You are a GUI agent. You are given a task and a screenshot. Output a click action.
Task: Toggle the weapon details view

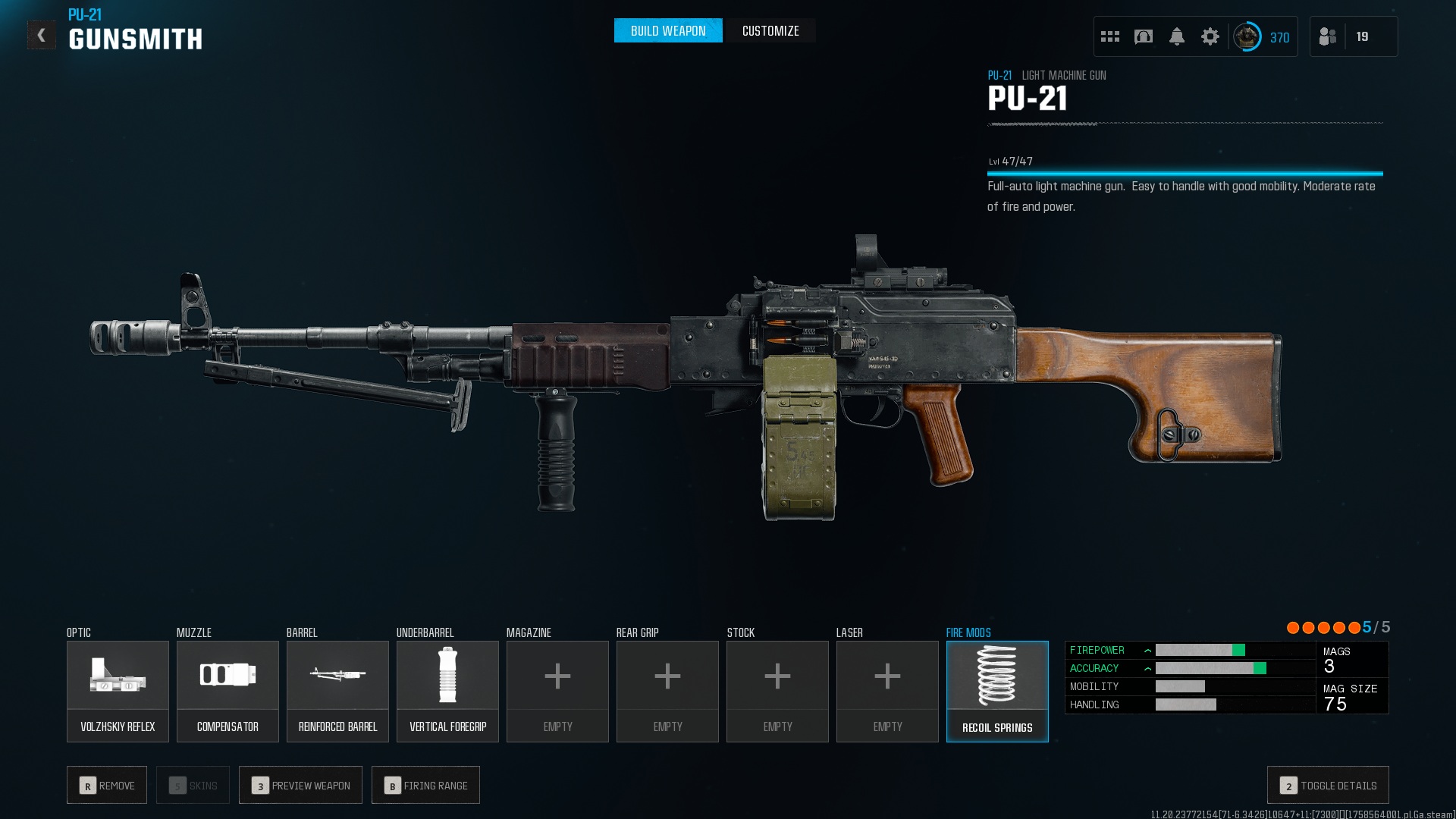point(1328,785)
